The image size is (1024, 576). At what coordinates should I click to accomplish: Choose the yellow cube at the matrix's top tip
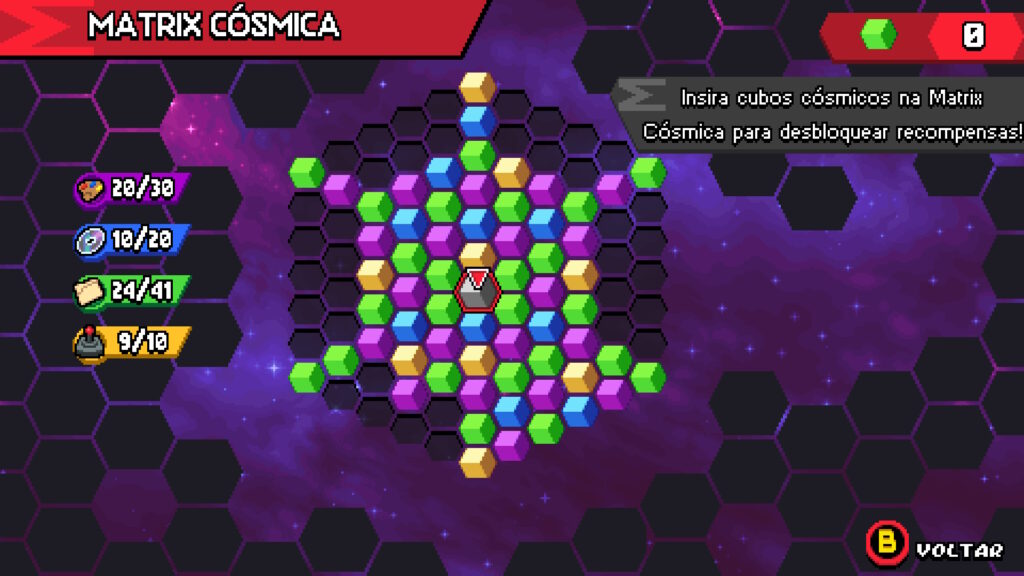[477, 87]
